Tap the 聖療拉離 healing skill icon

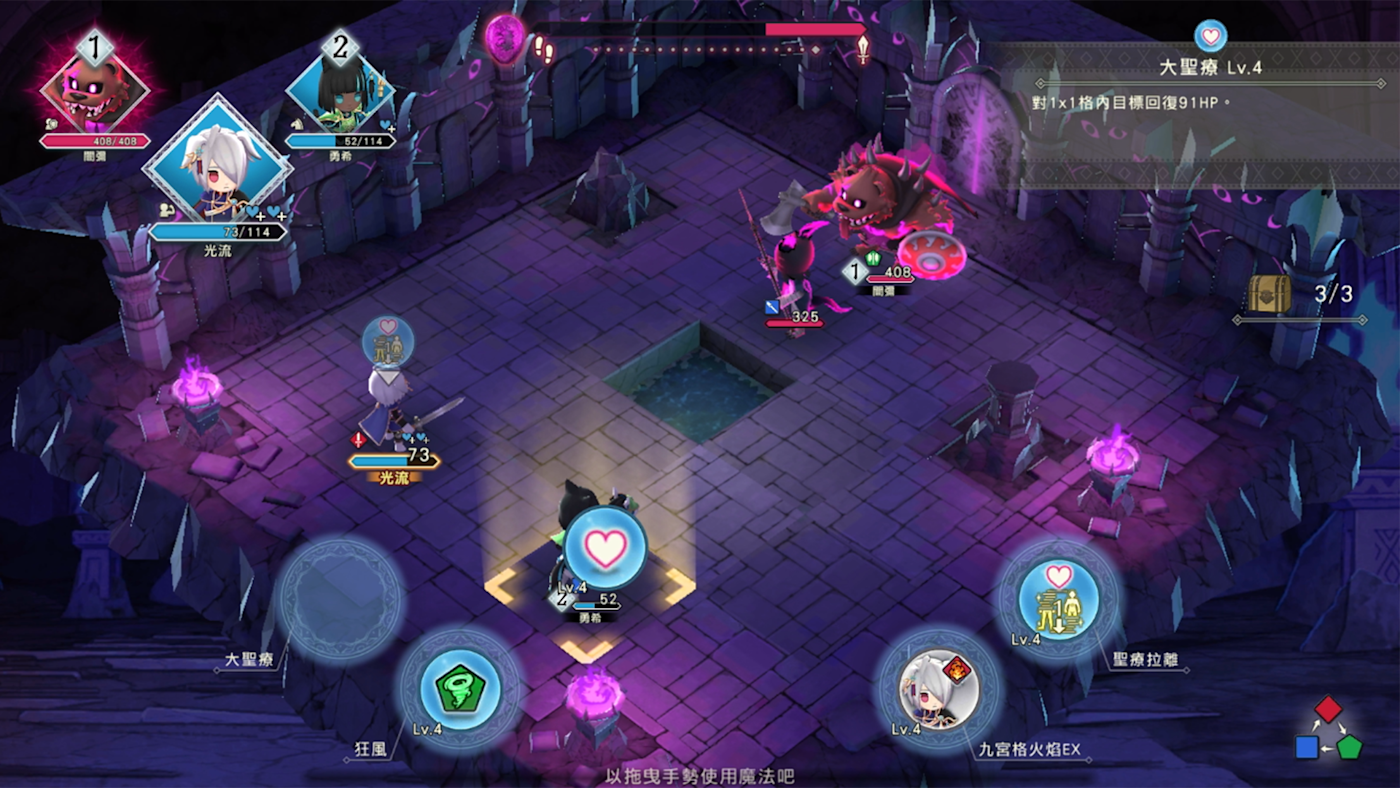[1057, 601]
